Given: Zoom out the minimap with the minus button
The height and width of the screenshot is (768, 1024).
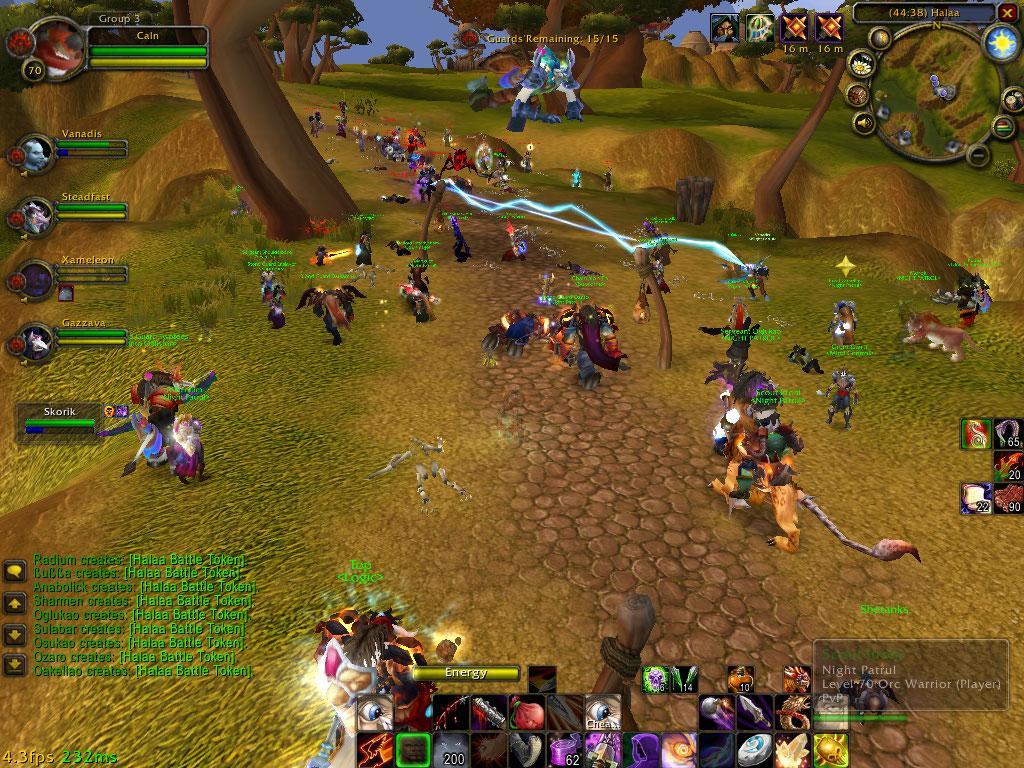Looking at the screenshot, I should pos(980,155).
